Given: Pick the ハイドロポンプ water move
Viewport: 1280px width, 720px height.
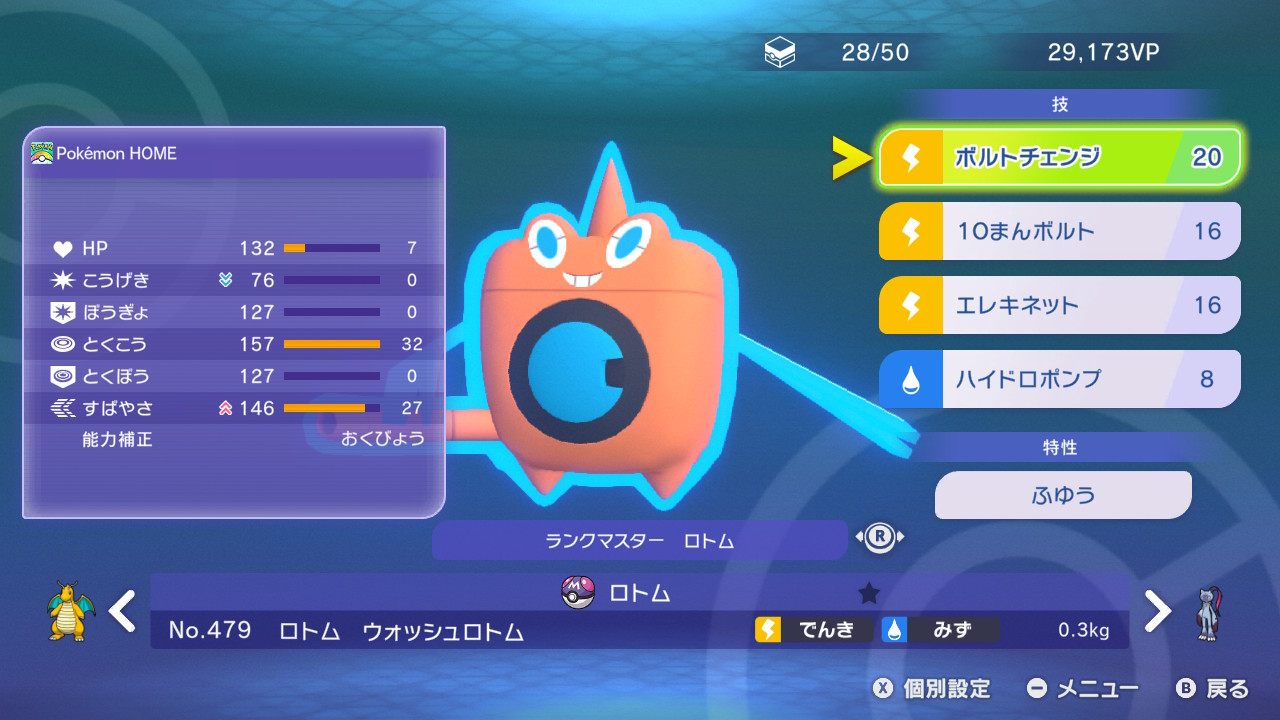Looking at the screenshot, I should pyautogui.click(x=1059, y=379).
